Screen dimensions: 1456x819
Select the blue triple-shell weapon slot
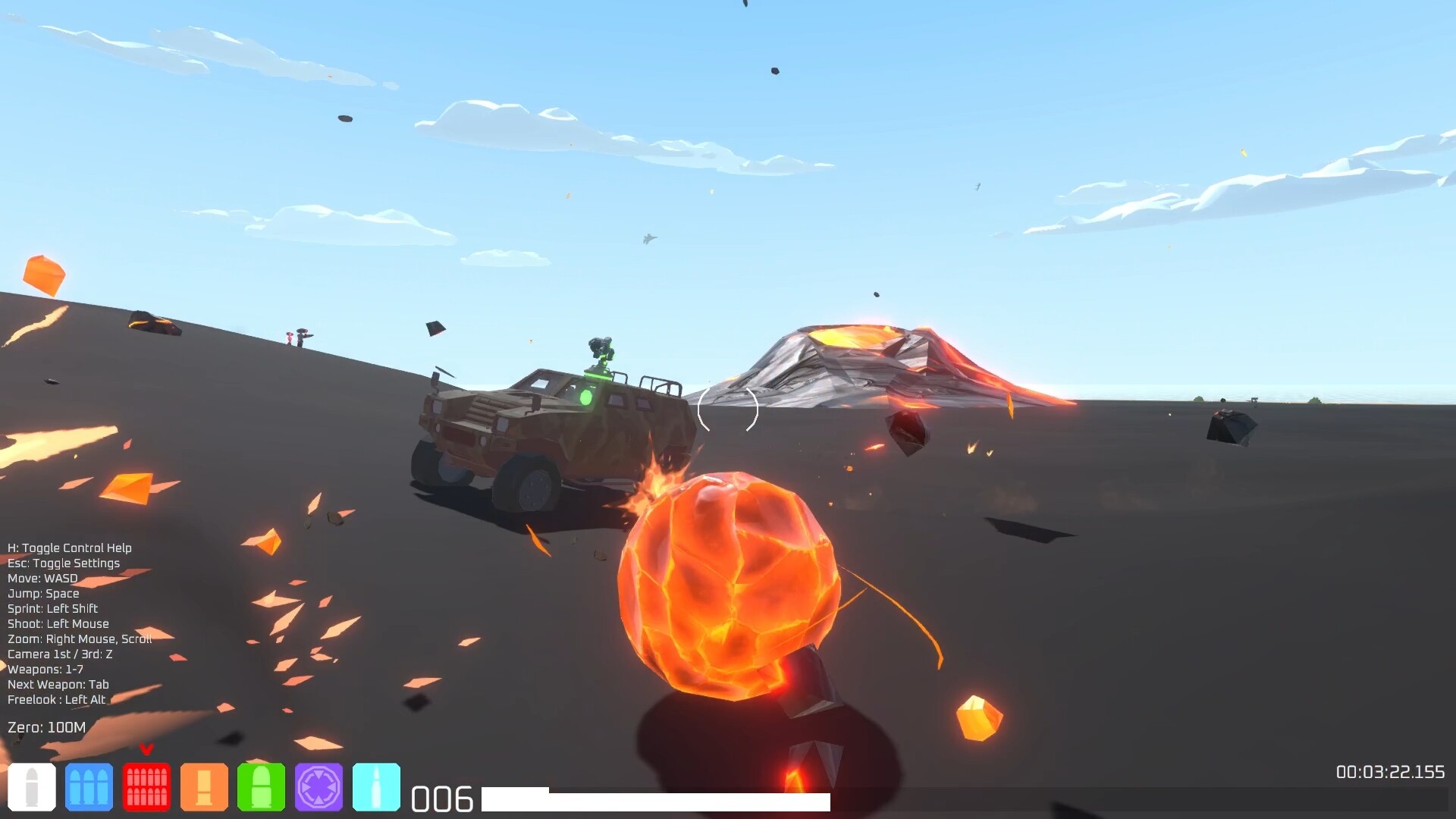[x=89, y=788]
